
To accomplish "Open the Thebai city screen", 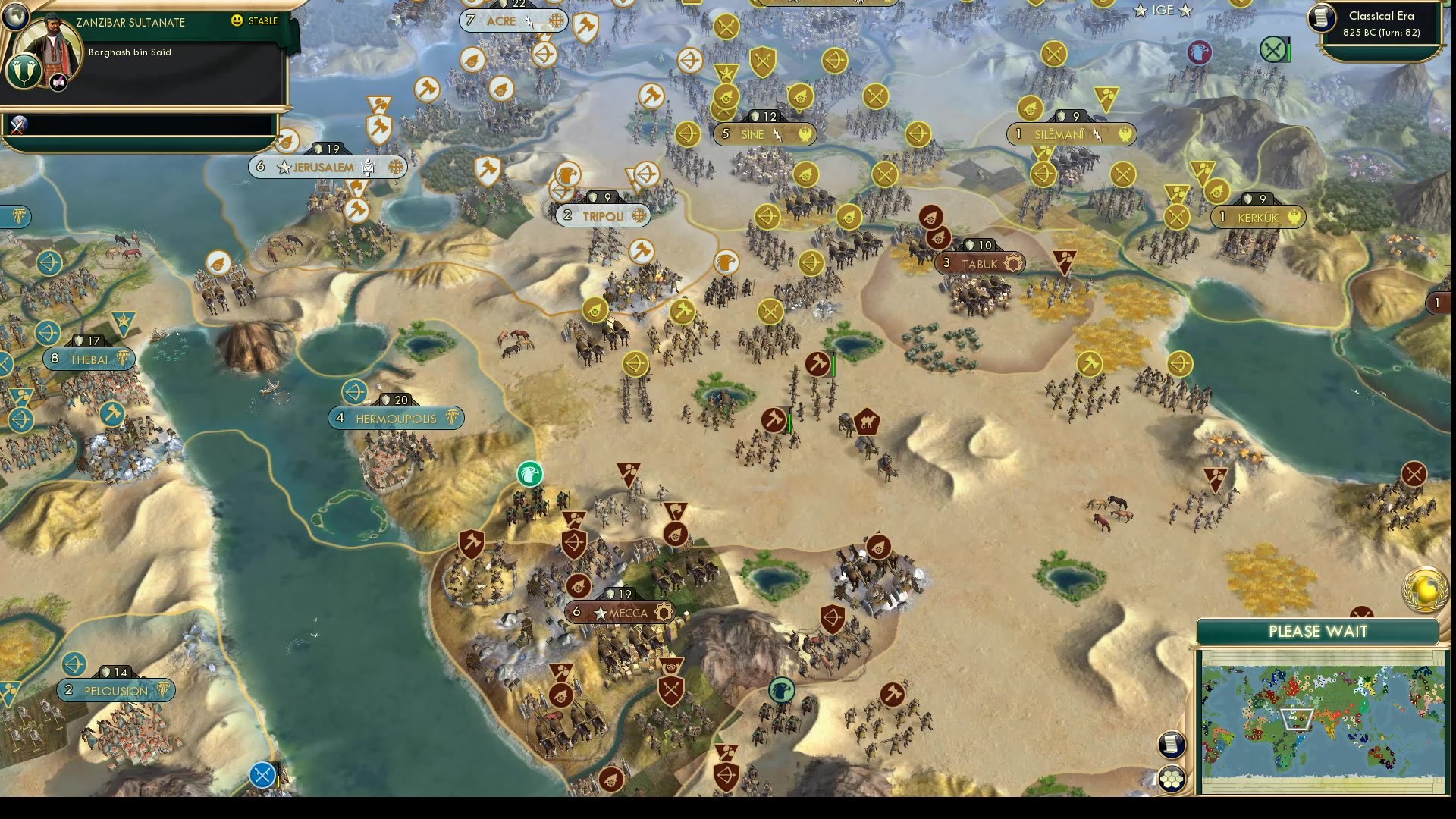I will pos(91,359).
